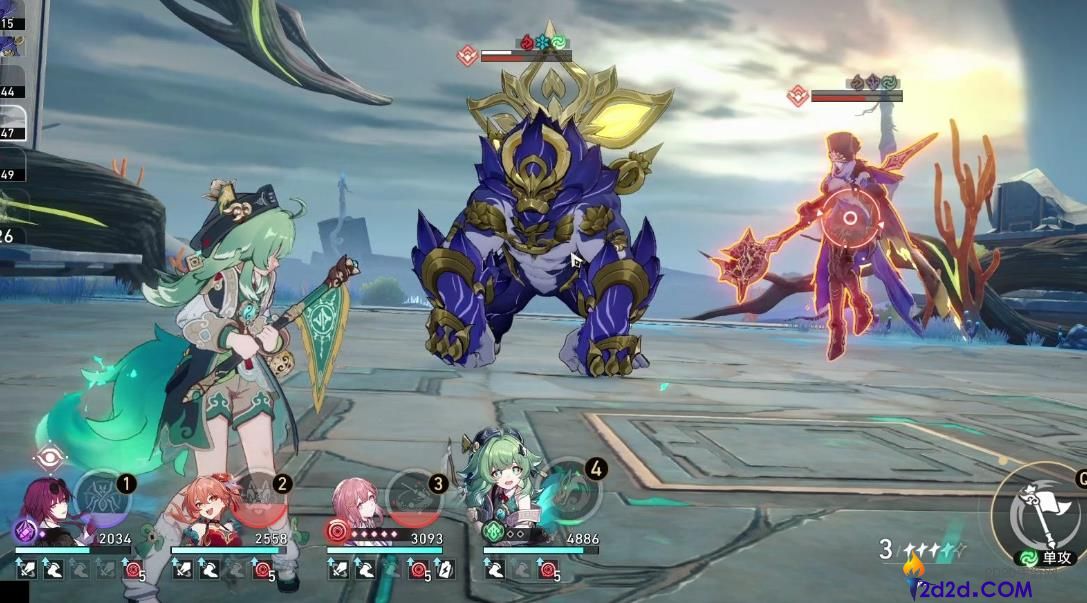Trigger Guinaifen's ultimate numbered 2
This screenshot has height=603, width=1087.
258,499
